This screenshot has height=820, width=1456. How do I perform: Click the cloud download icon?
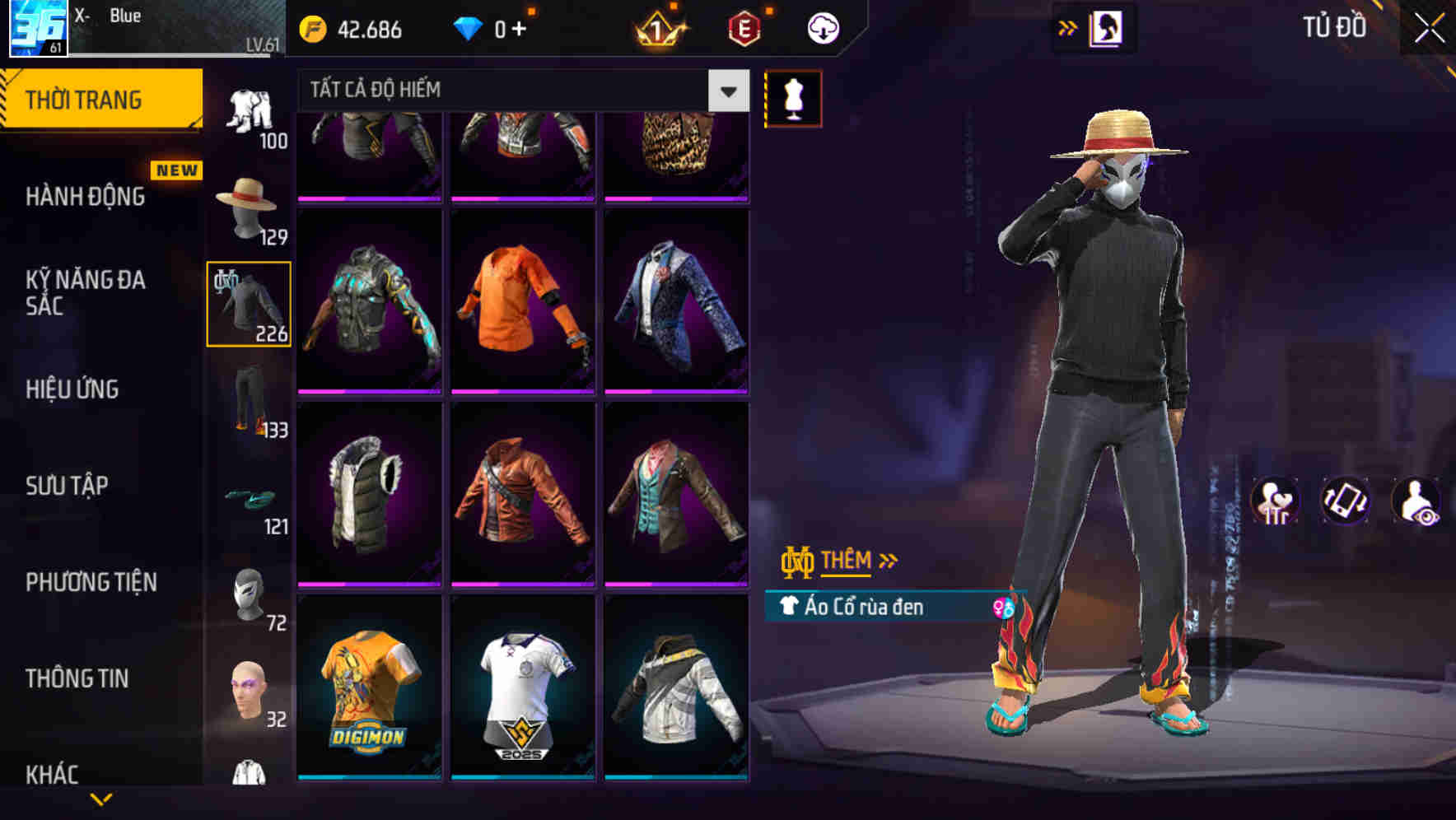pos(823,27)
